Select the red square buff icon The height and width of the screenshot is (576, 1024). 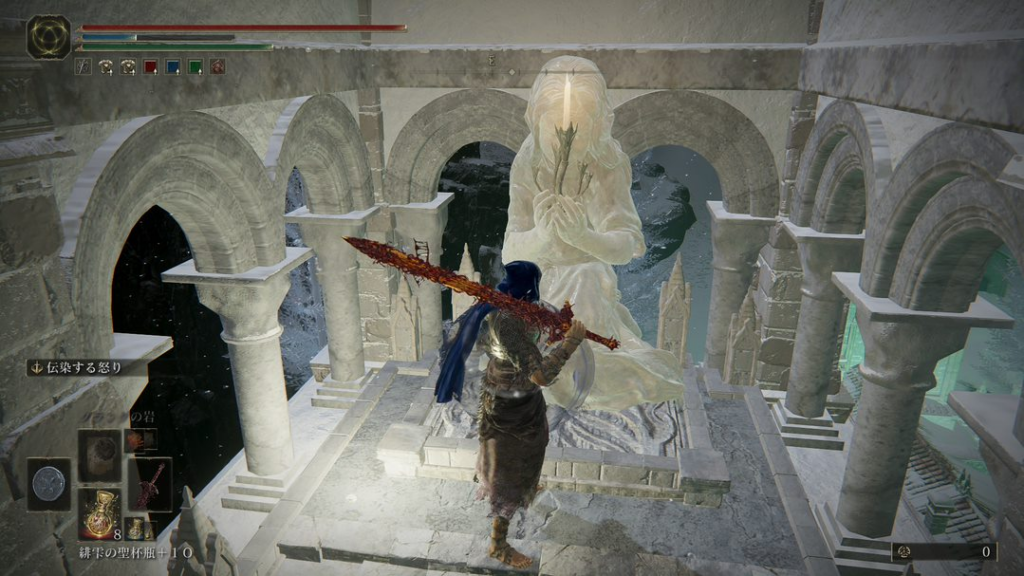coord(150,67)
